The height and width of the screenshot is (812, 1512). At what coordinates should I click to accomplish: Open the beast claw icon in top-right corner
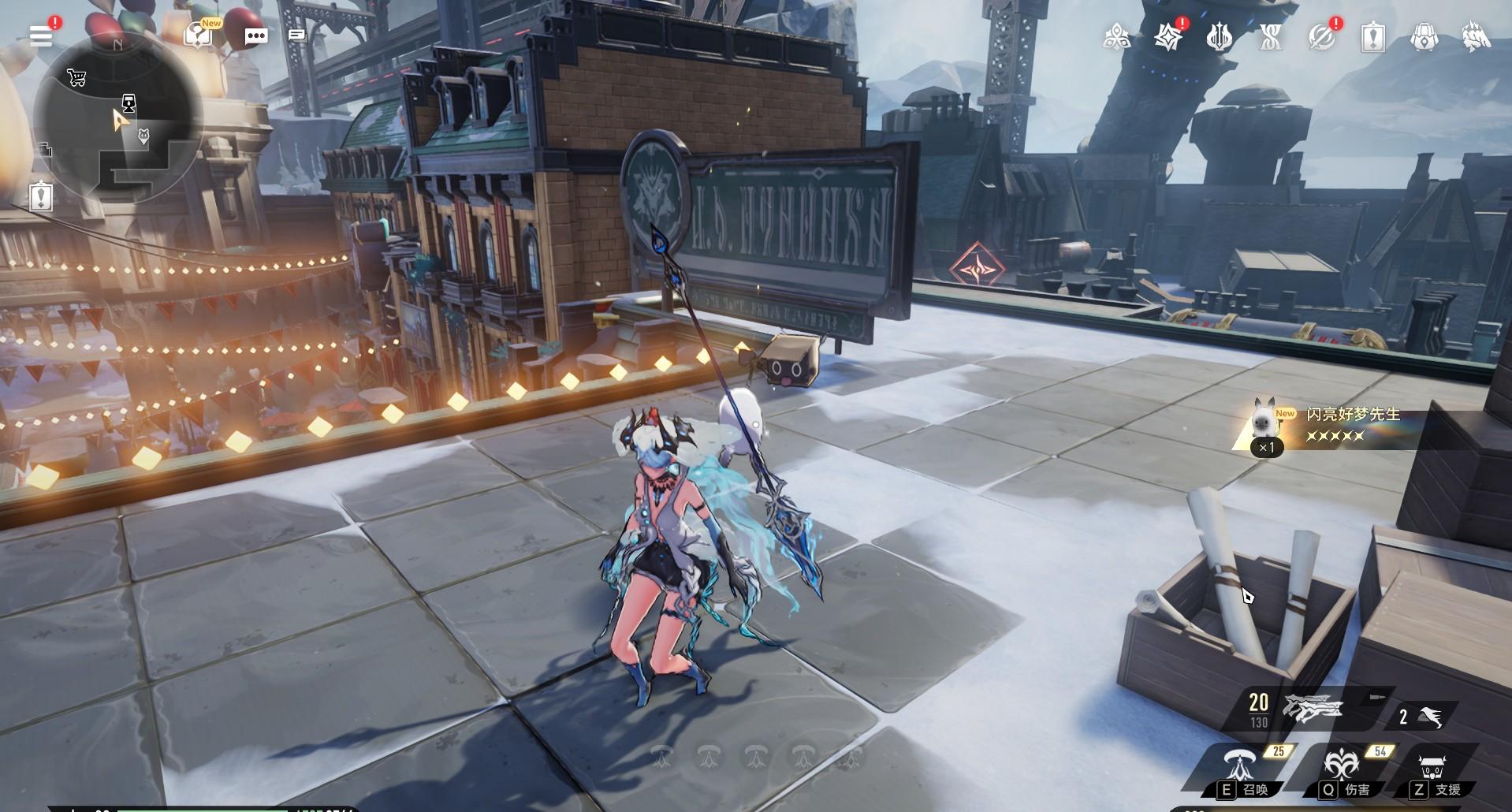pos(1475,37)
